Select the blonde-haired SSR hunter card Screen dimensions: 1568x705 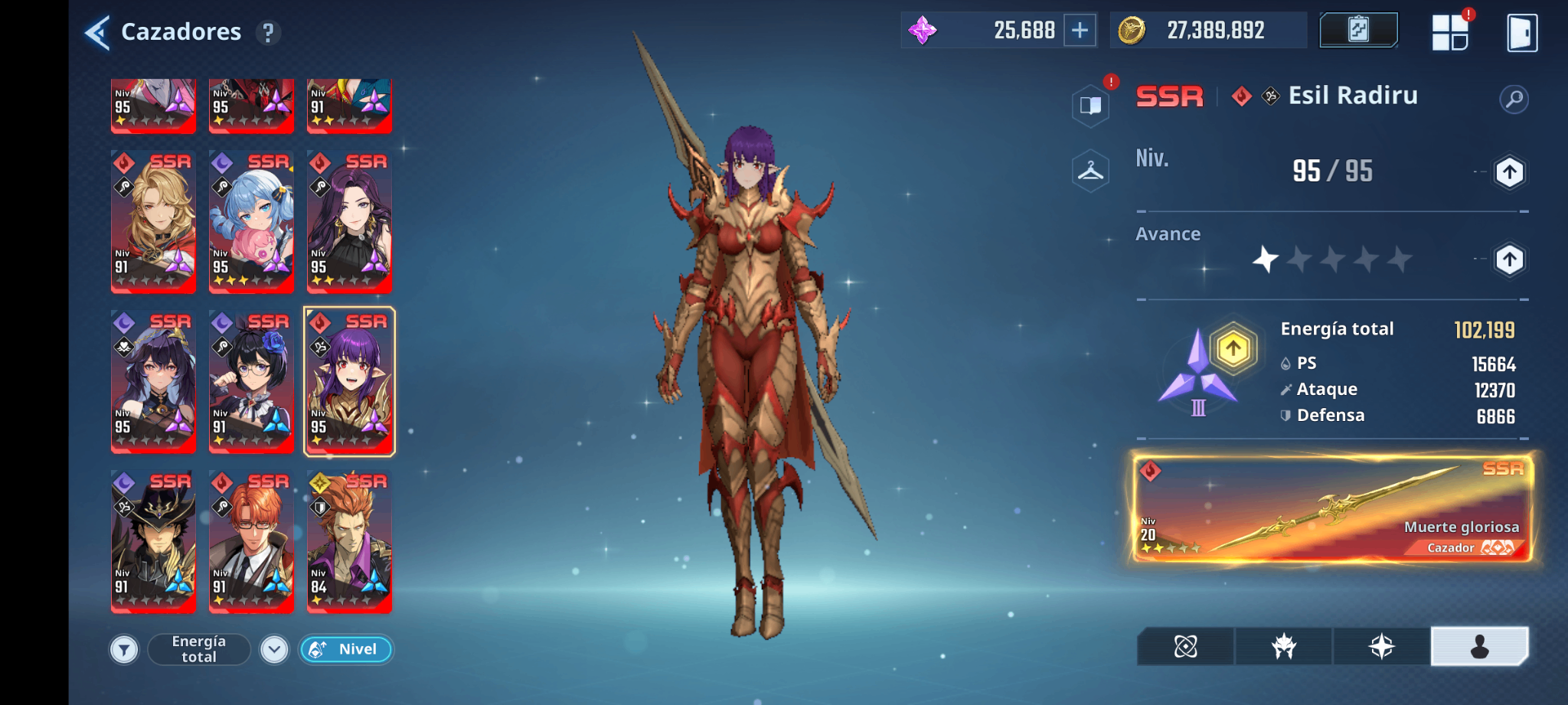(153, 221)
